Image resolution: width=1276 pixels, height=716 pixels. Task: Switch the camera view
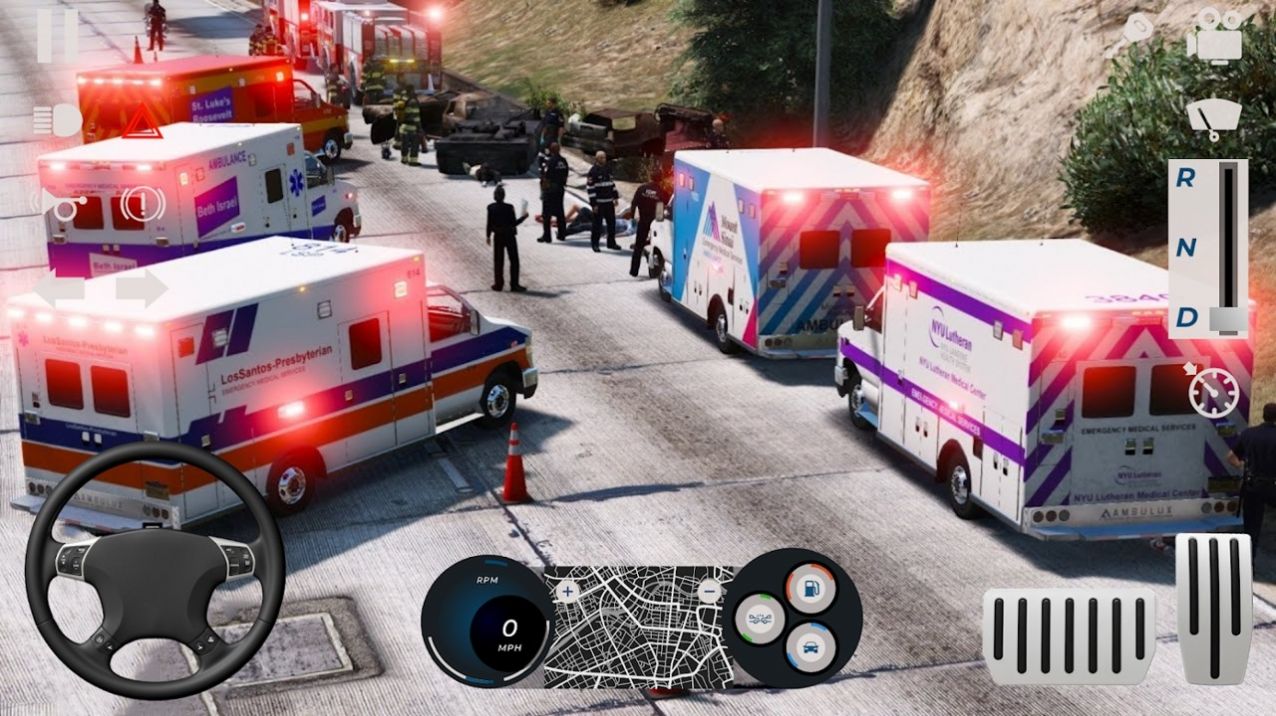(1213, 38)
